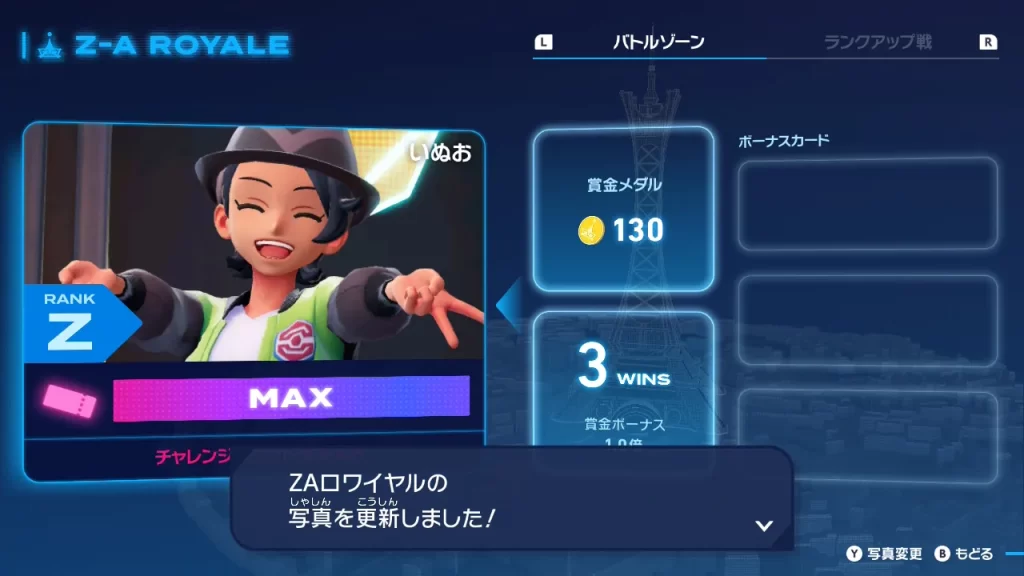Select the 賞金メダル 130 panel
Viewport: 1024px width, 576px height.
click(x=623, y=211)
